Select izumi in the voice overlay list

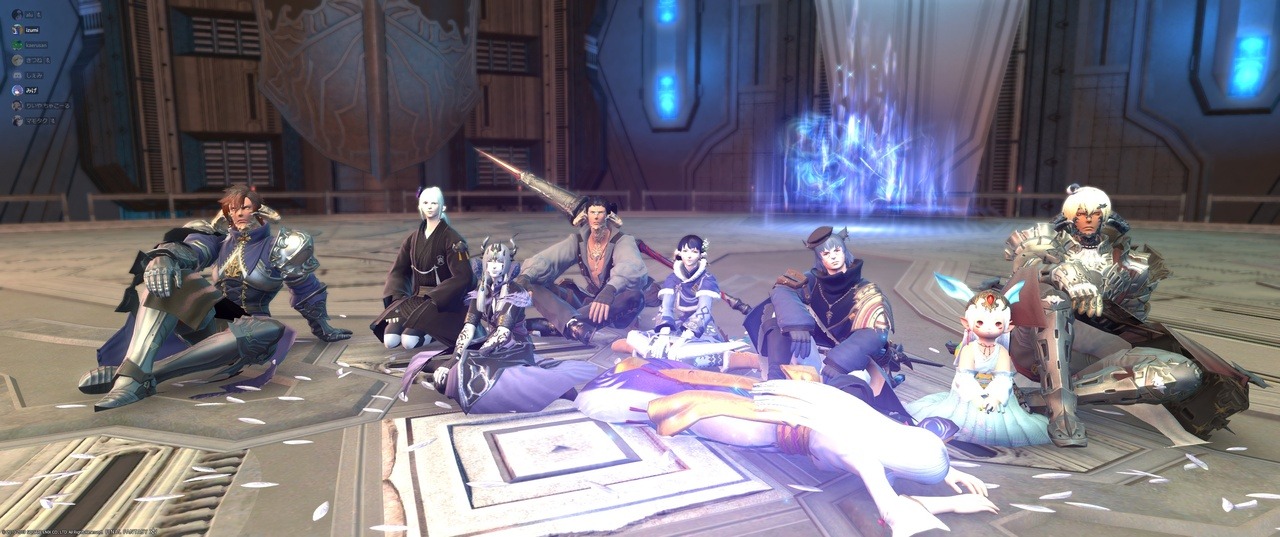pyautogui.click(x=33, y=30)
